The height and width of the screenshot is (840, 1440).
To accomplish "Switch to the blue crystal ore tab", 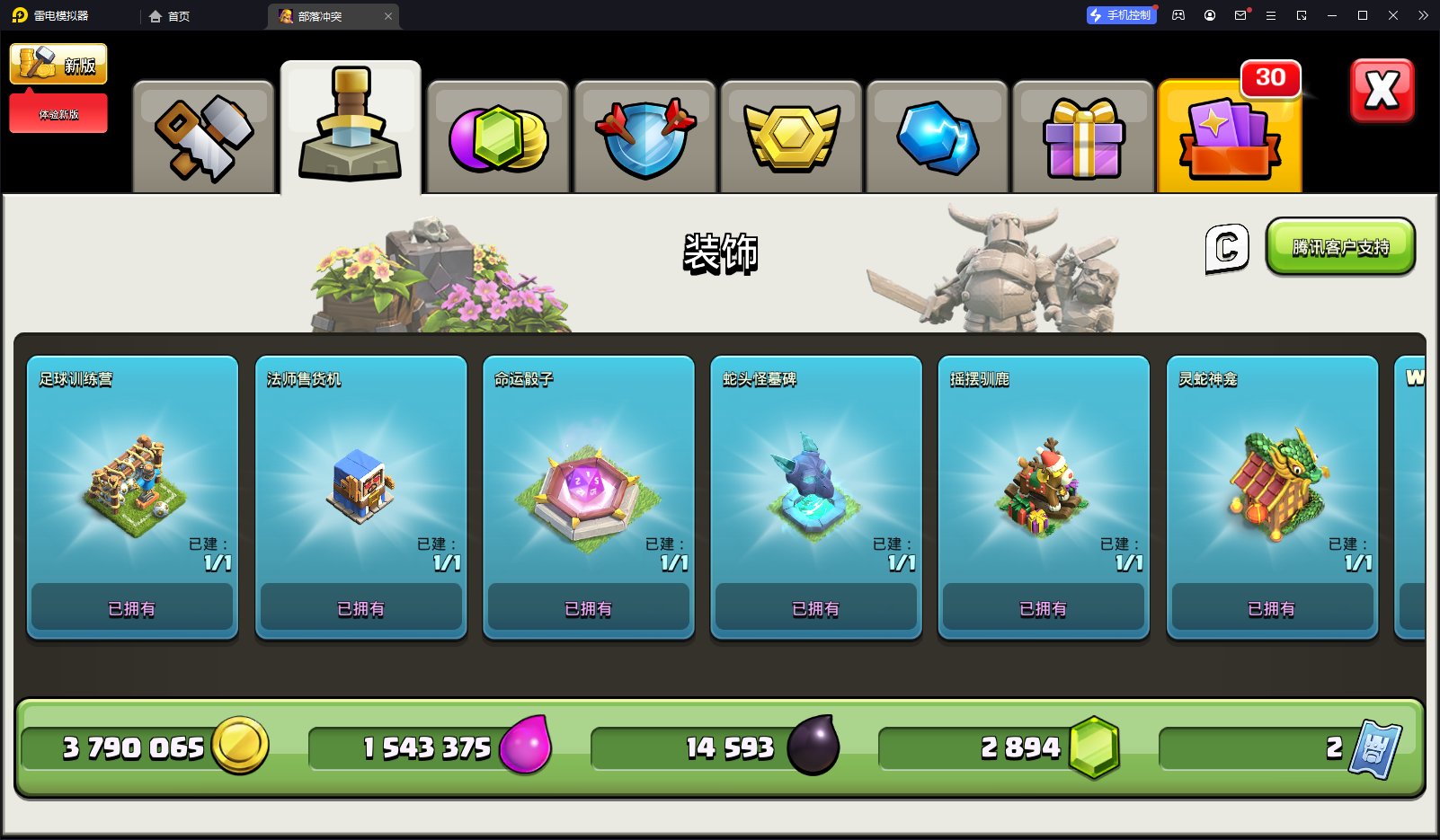I will point(938,137).
